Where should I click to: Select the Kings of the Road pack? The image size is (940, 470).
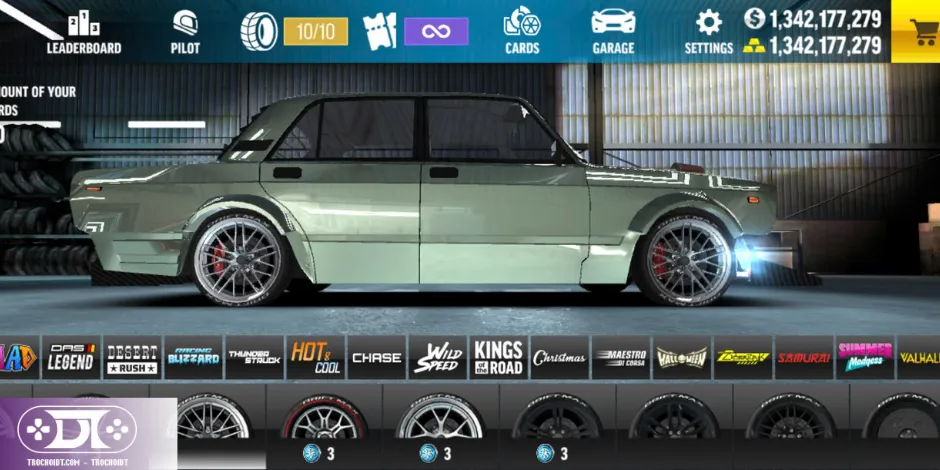498,357
